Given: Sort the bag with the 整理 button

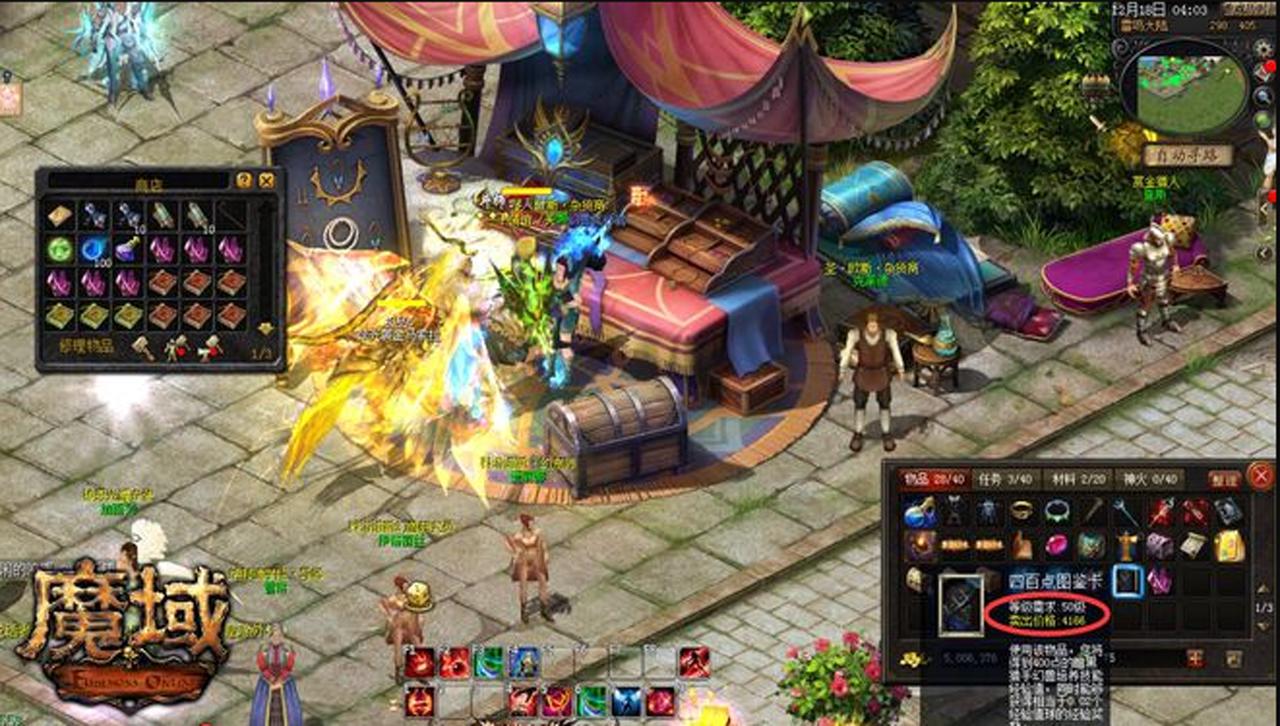Looking at the screenshot, I should point(1224,480).
